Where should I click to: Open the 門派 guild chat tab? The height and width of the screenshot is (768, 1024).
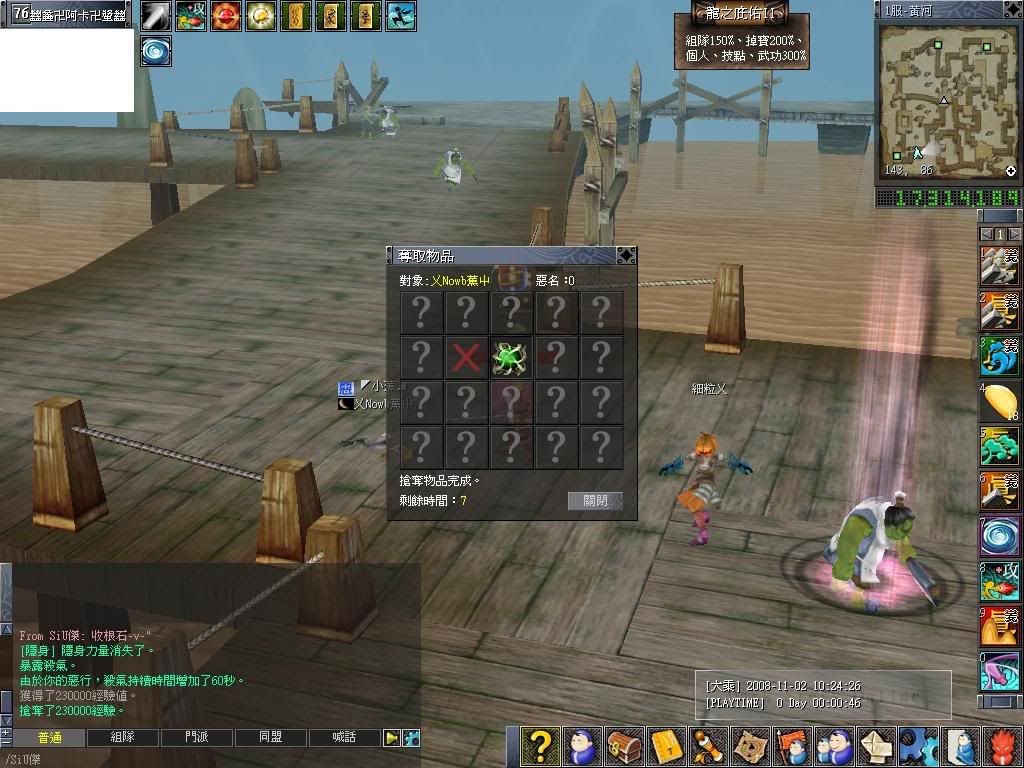coord(196,738)
